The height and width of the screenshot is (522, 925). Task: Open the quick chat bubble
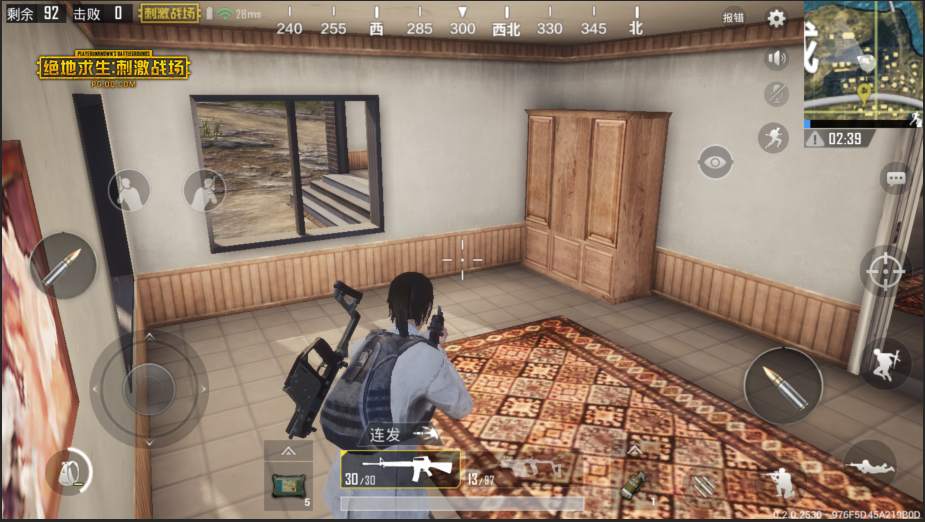click(895, 178)
